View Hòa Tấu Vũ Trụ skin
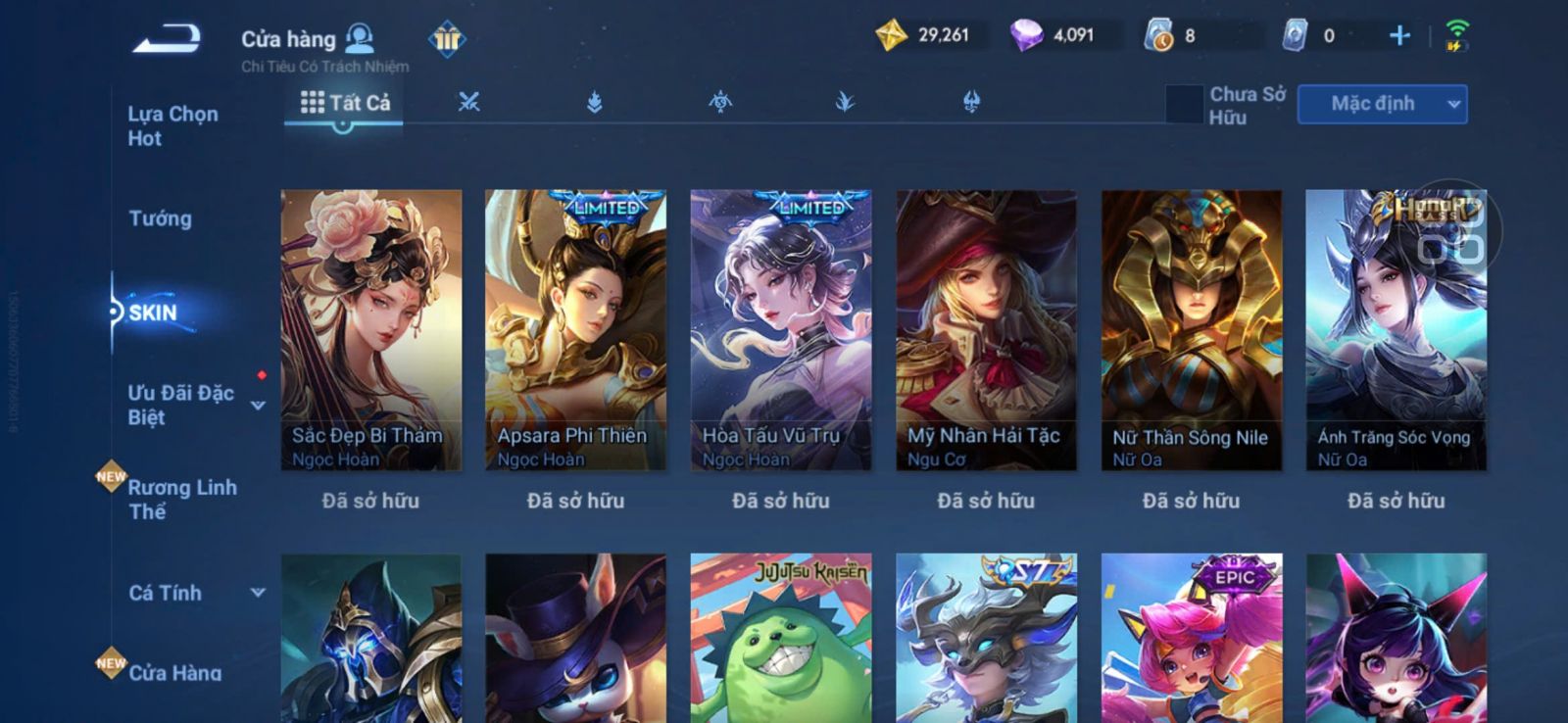 [780, 329]
